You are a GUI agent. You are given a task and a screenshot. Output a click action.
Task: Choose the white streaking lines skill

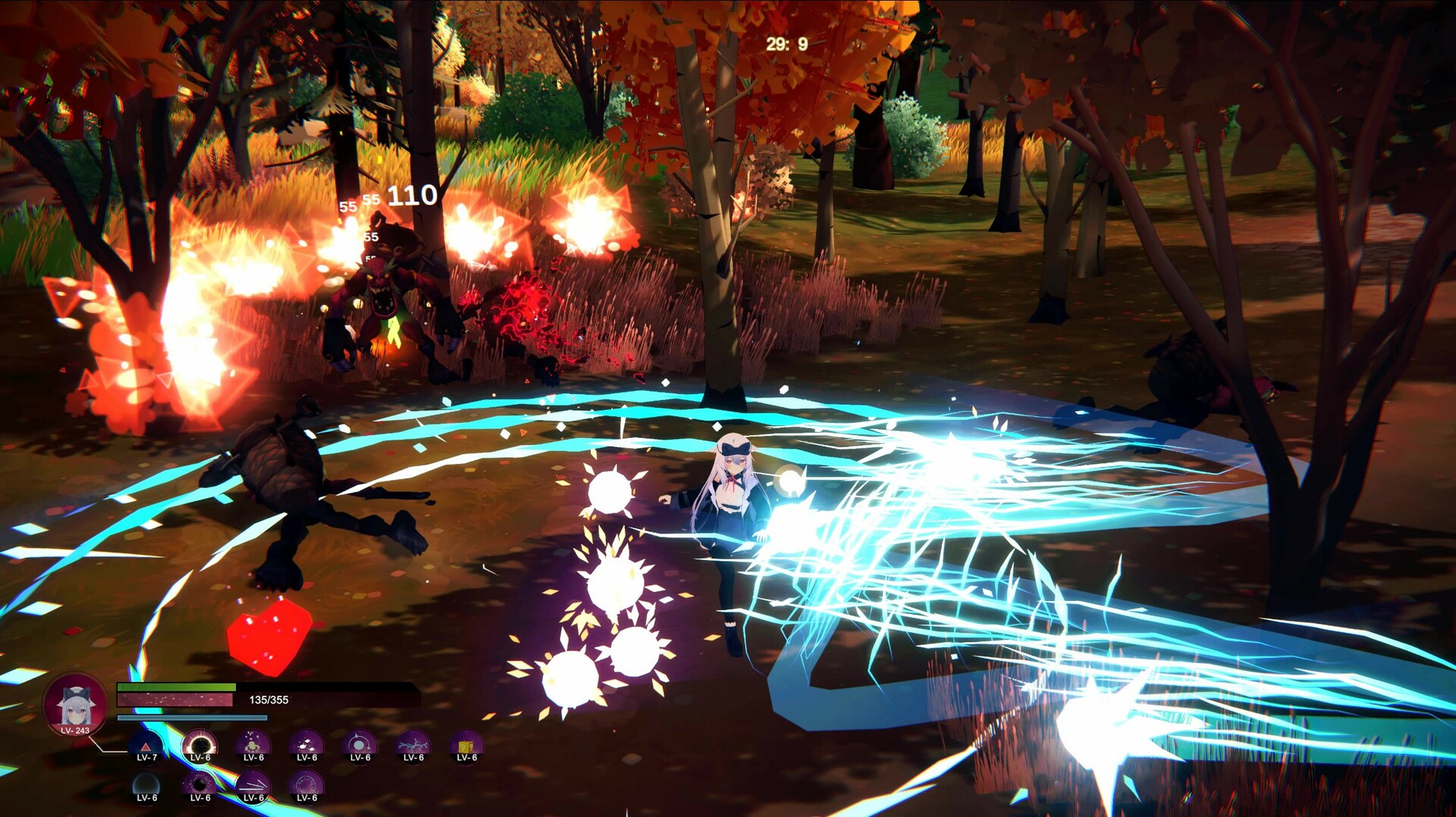click(253, 786)
